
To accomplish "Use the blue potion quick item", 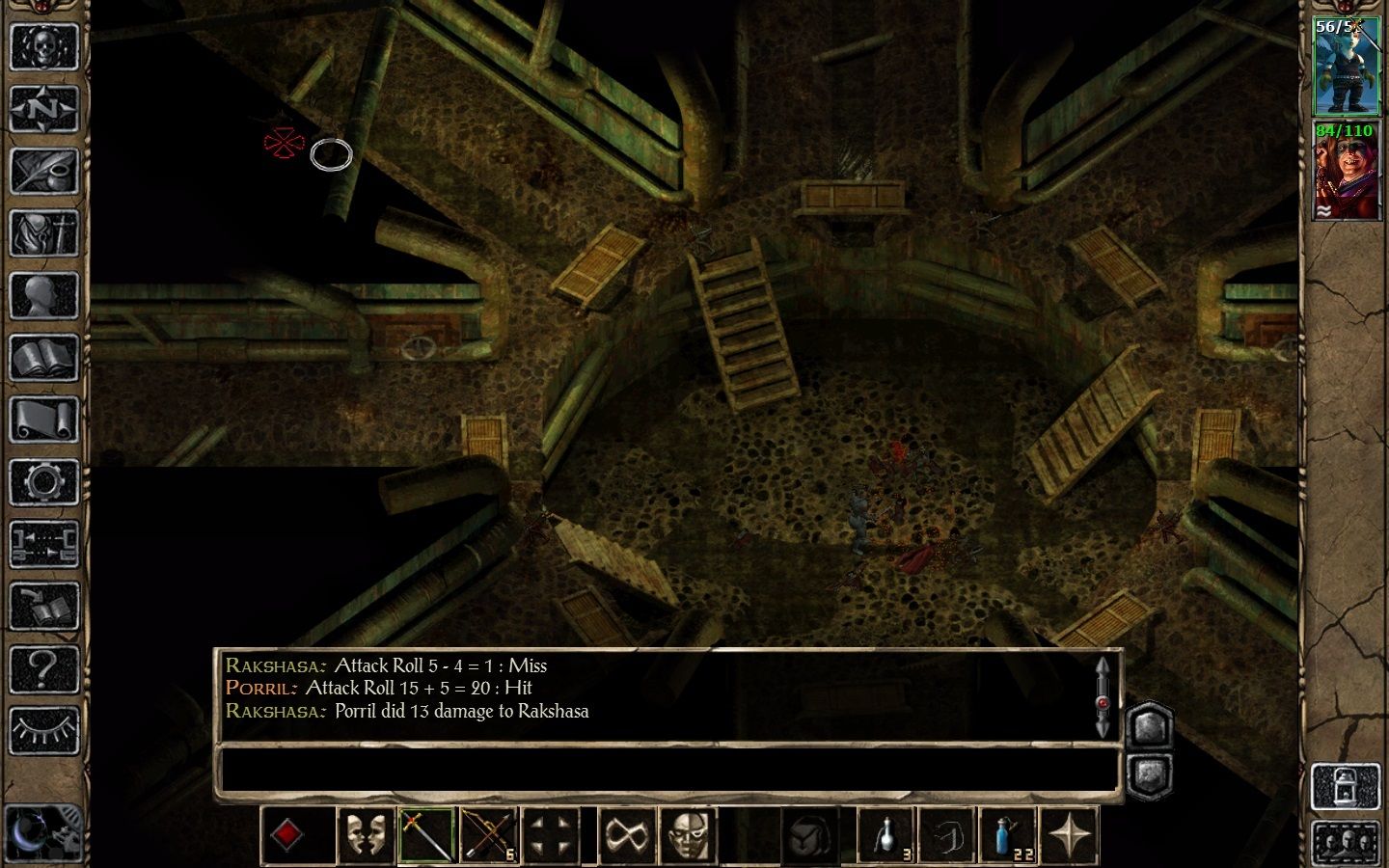I will pos(1007,835).
